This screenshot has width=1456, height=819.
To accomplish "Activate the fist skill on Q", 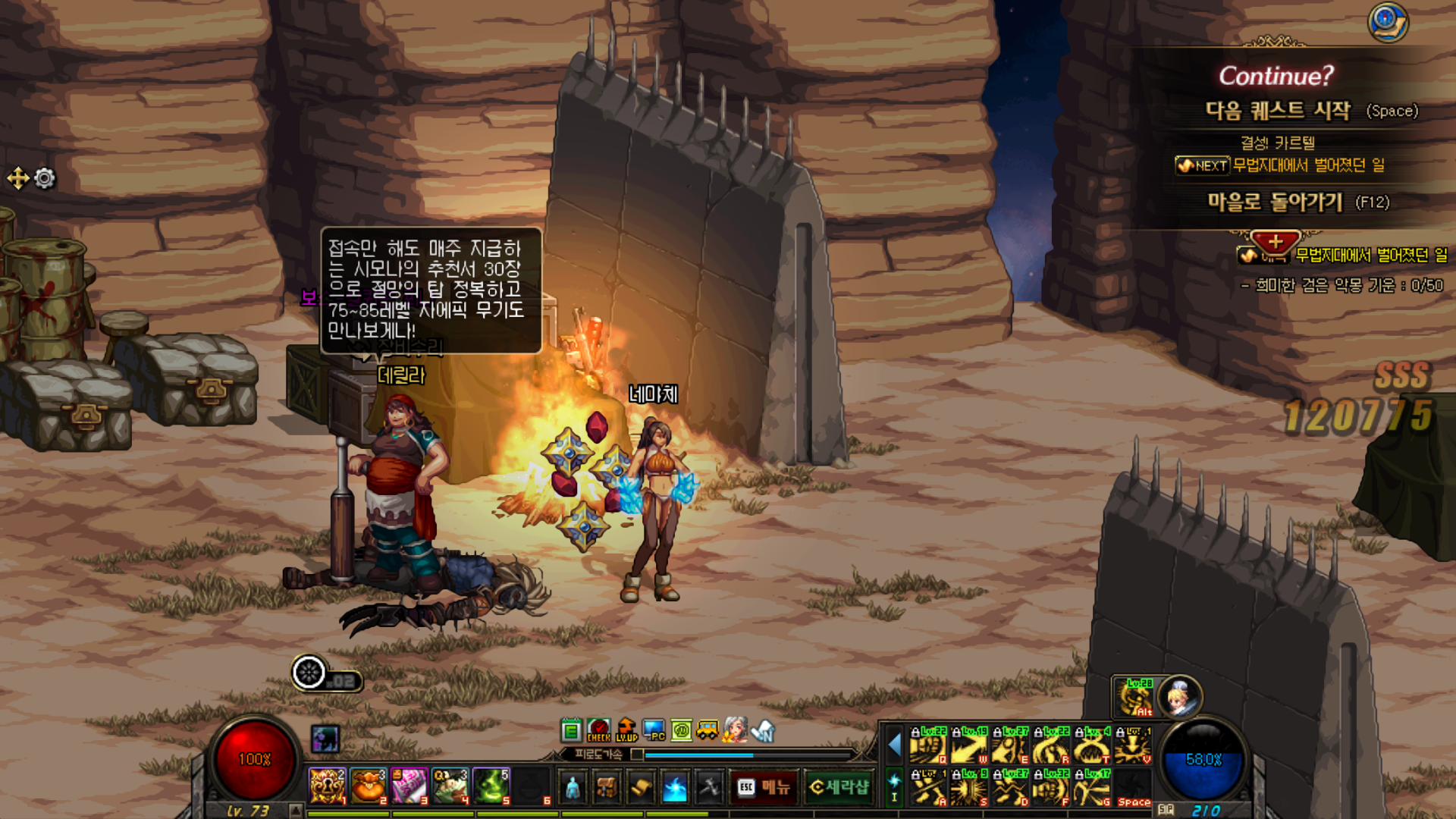I will (928, 745).
